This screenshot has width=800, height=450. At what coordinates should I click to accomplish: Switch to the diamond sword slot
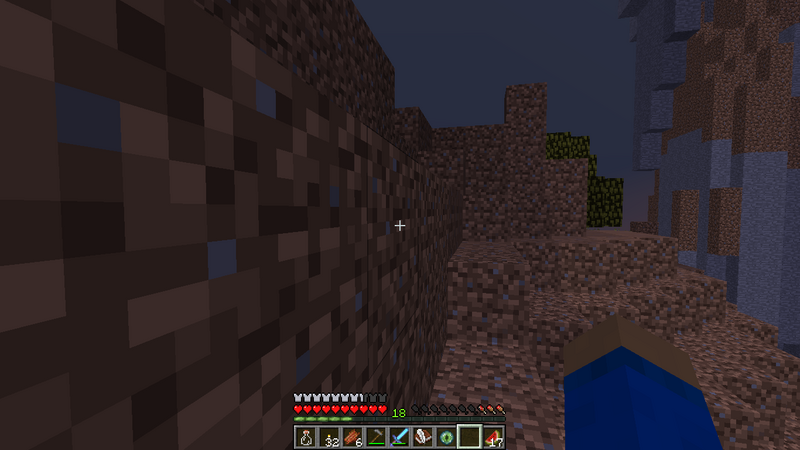tap(398, 437)
